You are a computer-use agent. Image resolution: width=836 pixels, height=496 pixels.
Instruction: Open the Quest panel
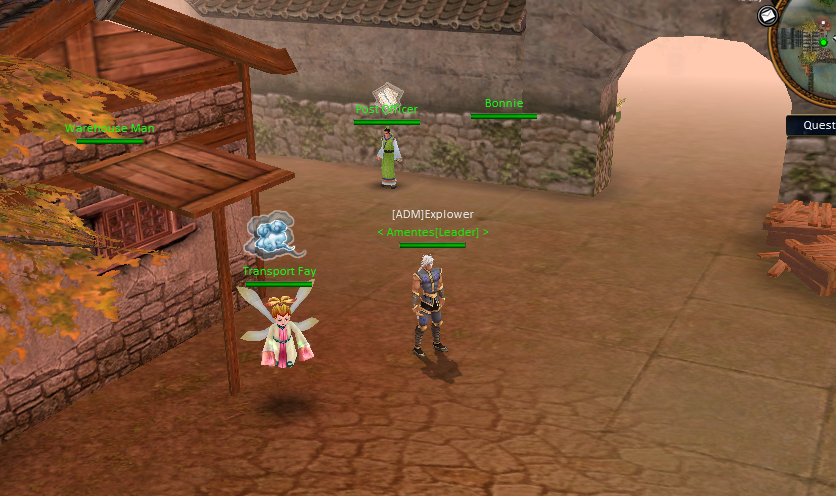click(816, 126)
